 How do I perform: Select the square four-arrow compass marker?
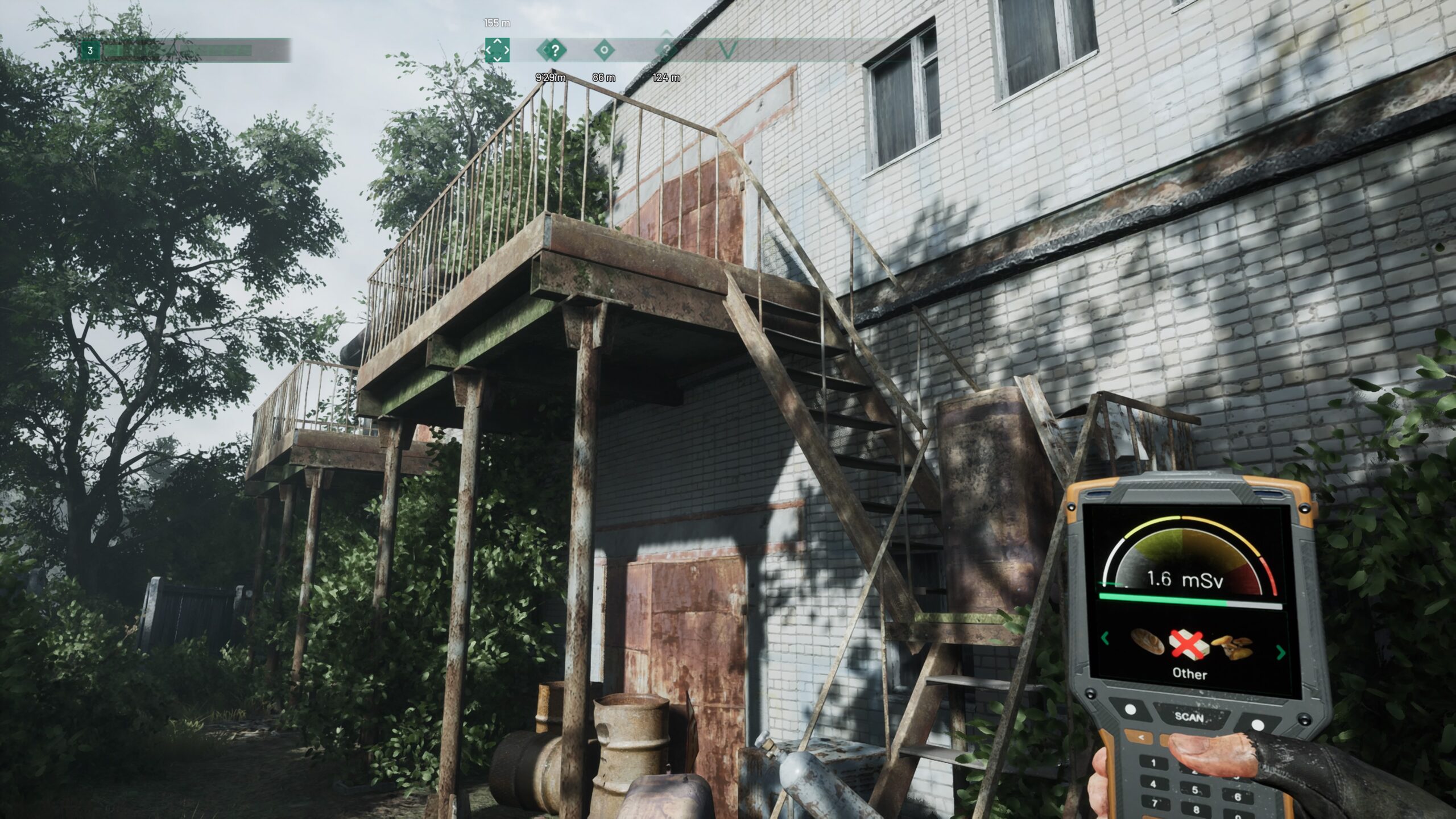[x=497, y=50]
